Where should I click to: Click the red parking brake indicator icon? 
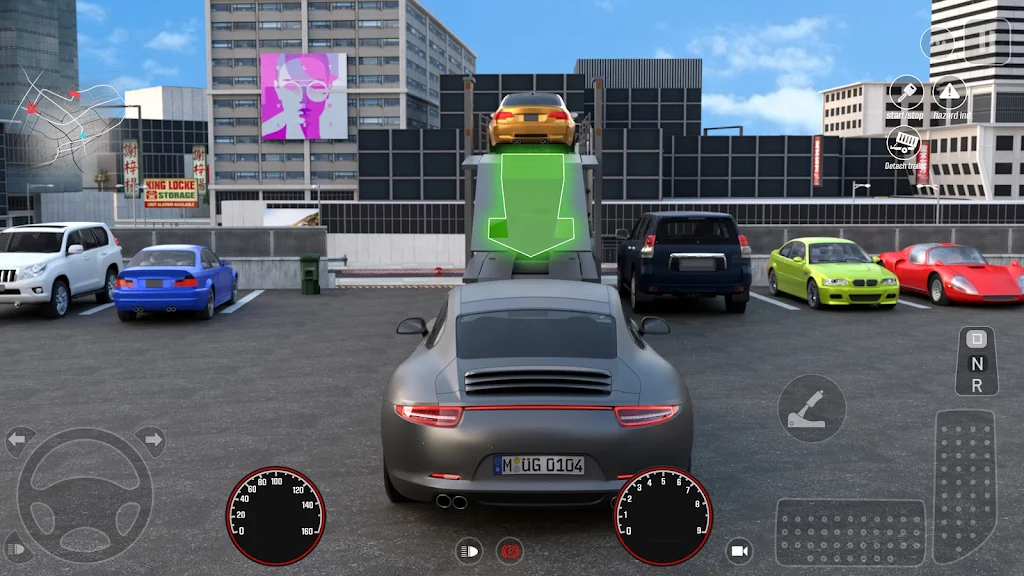pyautogui.click(x=510, y=550)
